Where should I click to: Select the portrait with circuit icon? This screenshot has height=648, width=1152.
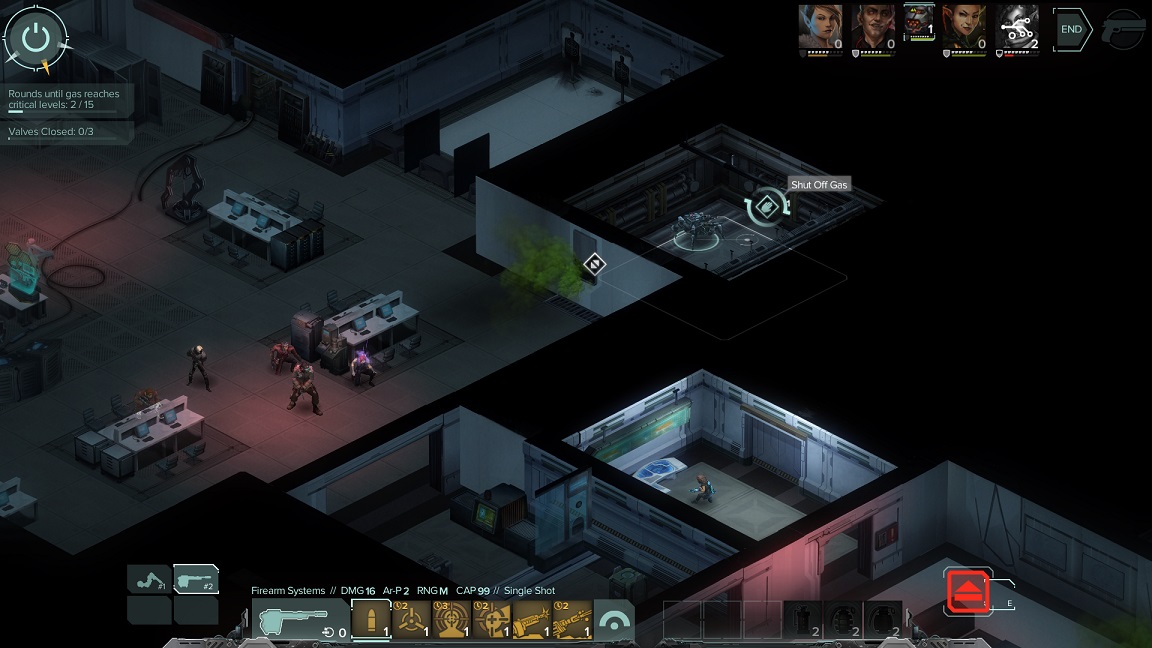(x=1017, y=27)
